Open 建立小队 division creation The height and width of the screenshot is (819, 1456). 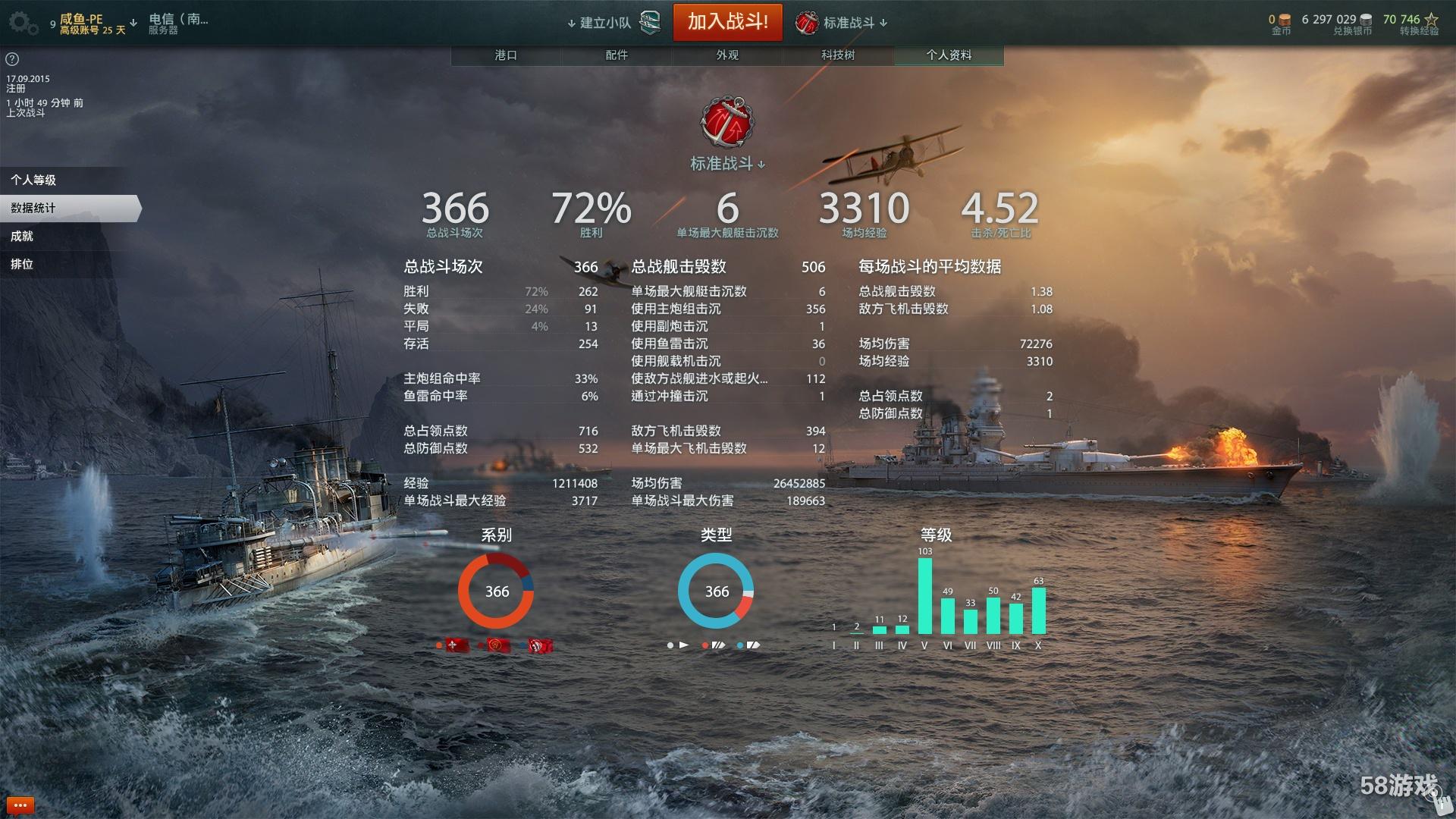click(604, 23)
